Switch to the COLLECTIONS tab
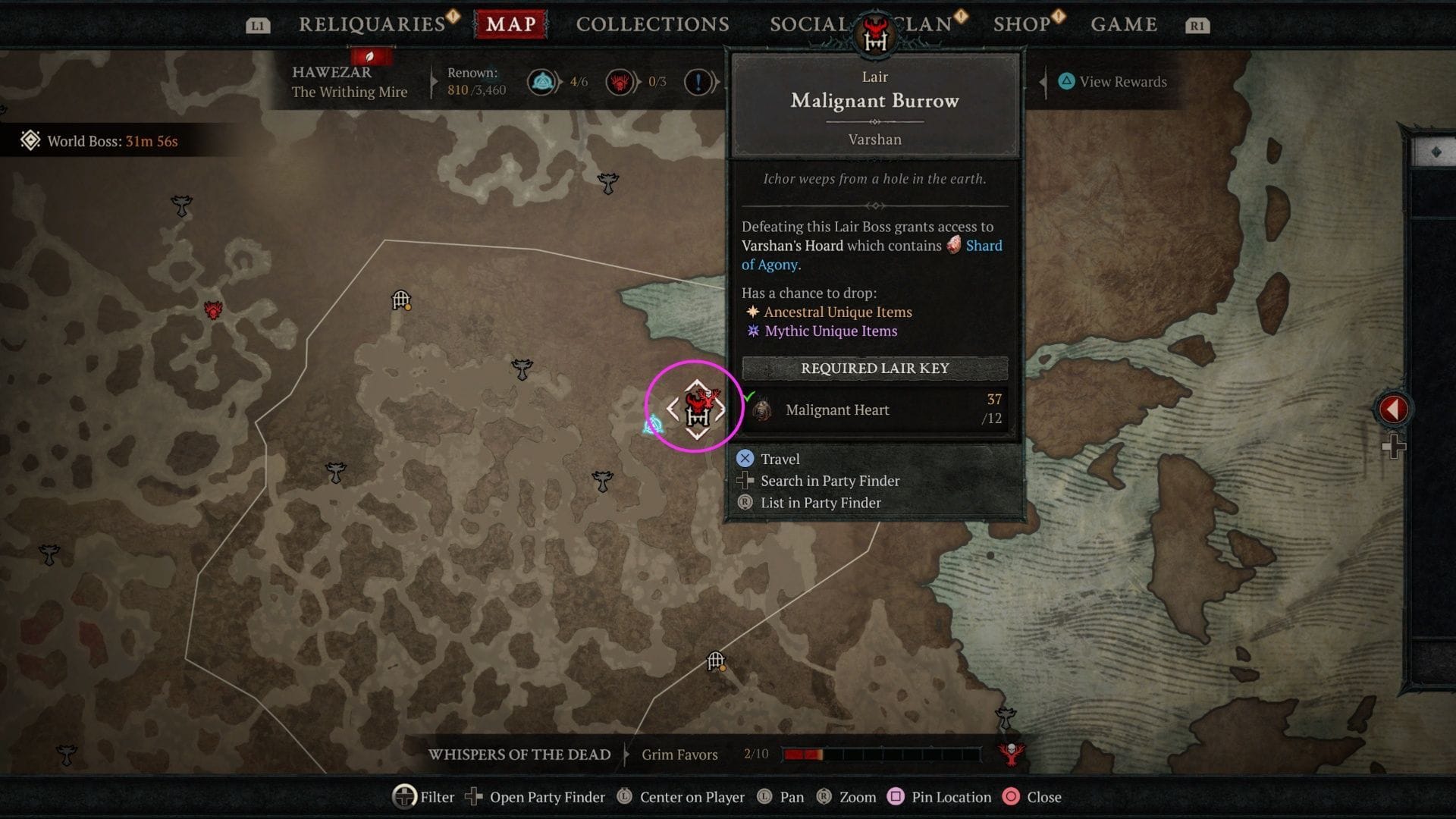The height and width of the screenshot is (819, 1456). (651, 24)
